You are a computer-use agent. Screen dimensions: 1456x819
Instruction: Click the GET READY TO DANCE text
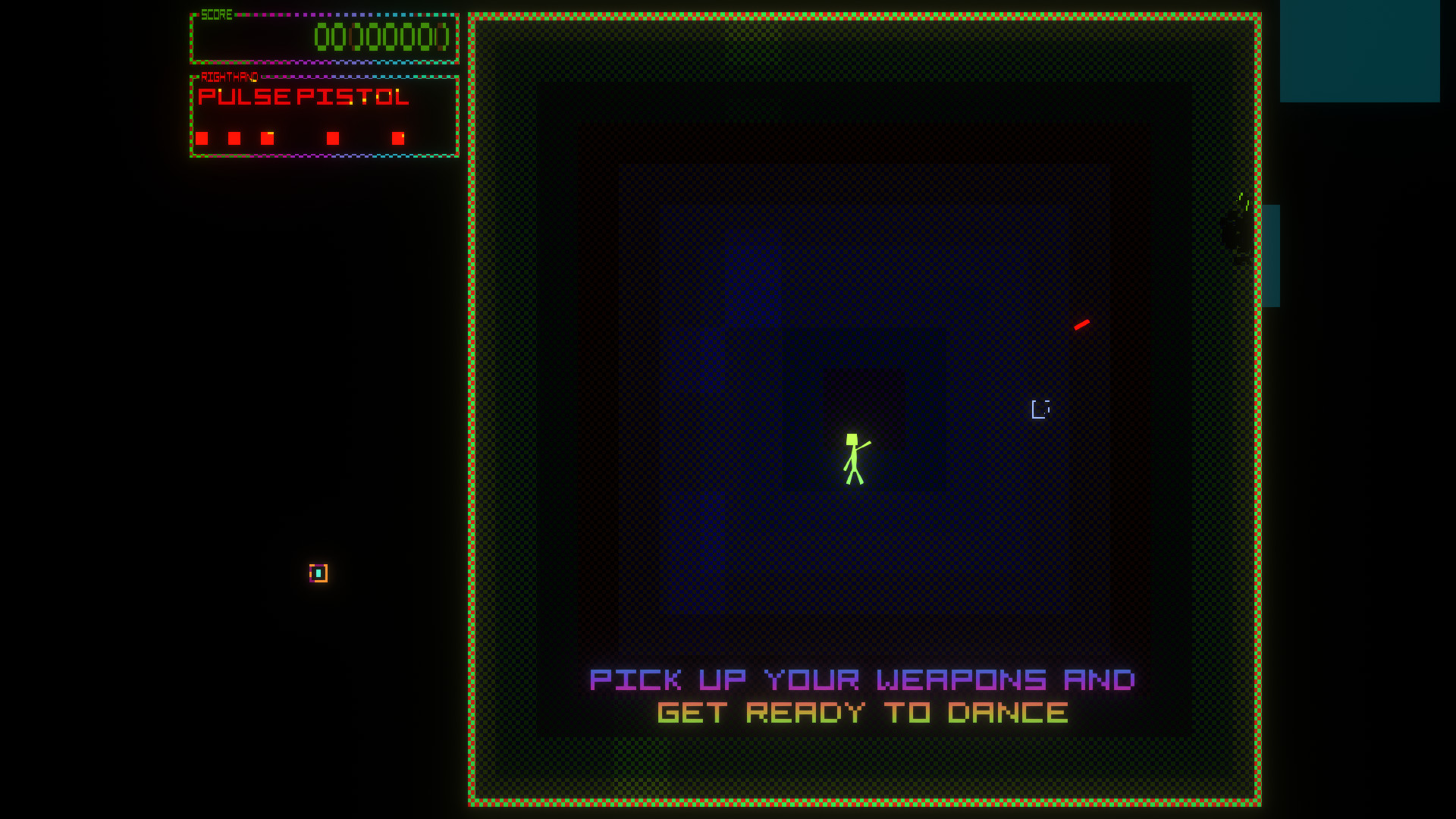864,711
